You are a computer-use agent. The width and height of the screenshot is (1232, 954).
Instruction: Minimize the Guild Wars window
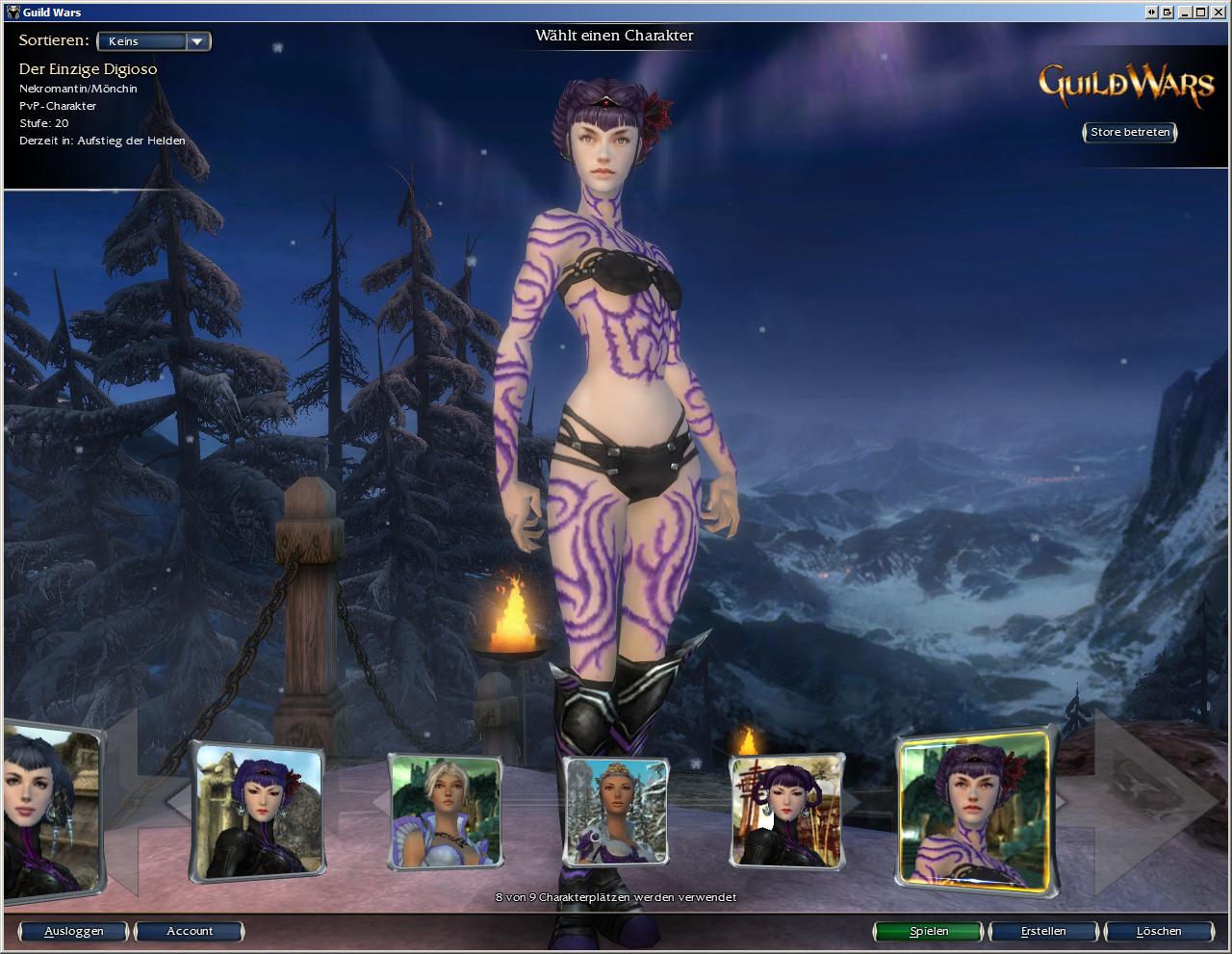pos(1185,13)
